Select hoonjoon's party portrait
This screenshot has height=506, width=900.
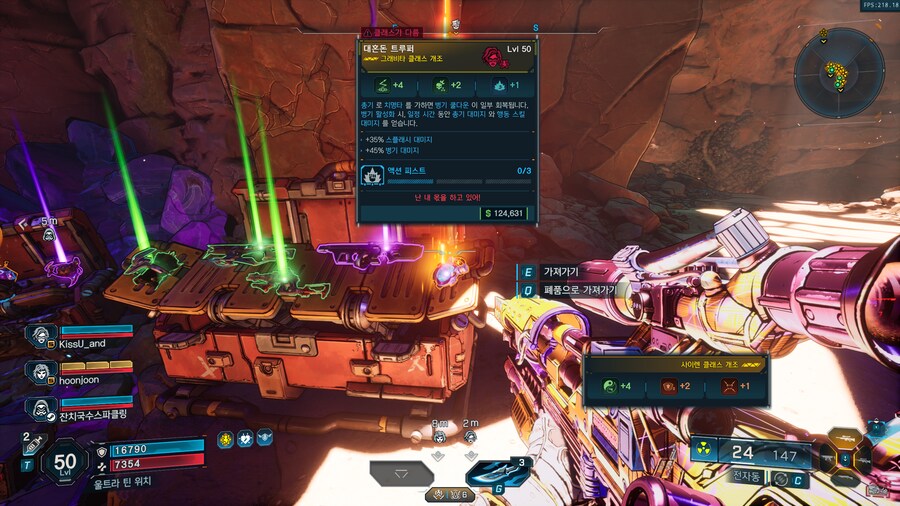coord(41,372)
